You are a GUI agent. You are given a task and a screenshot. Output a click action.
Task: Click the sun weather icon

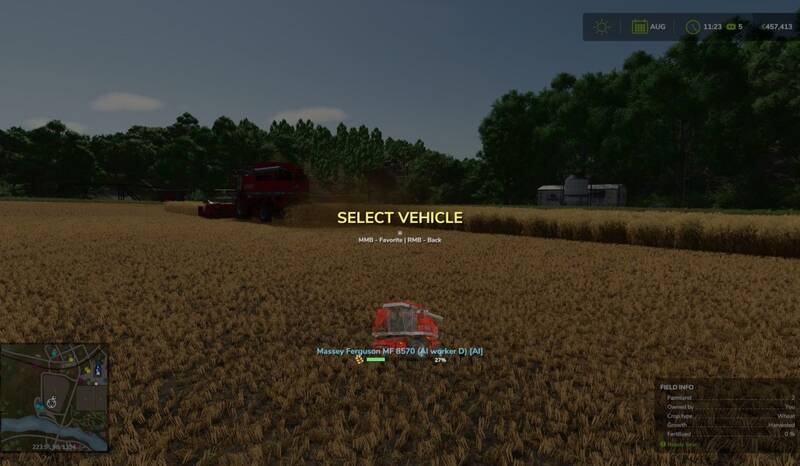point(602,27)
